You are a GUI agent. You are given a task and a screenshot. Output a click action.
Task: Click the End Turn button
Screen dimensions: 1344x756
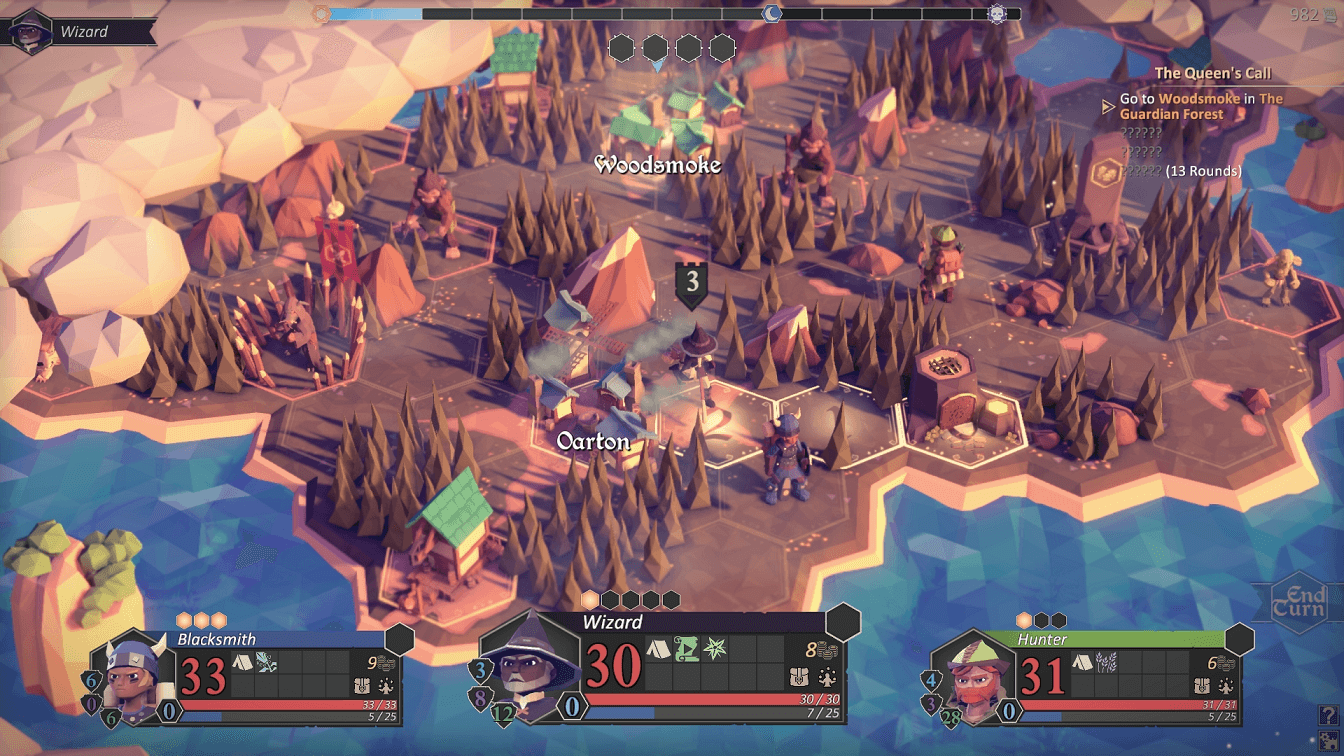1299,603
